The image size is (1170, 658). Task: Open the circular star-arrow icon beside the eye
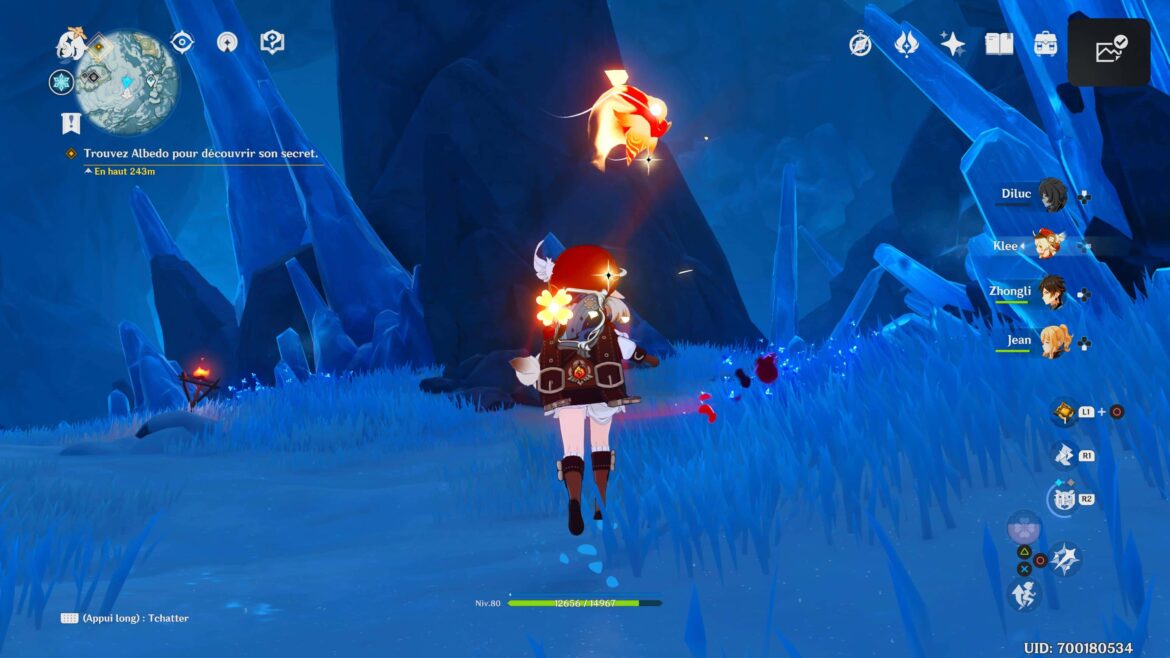click(x=227, y=42)
